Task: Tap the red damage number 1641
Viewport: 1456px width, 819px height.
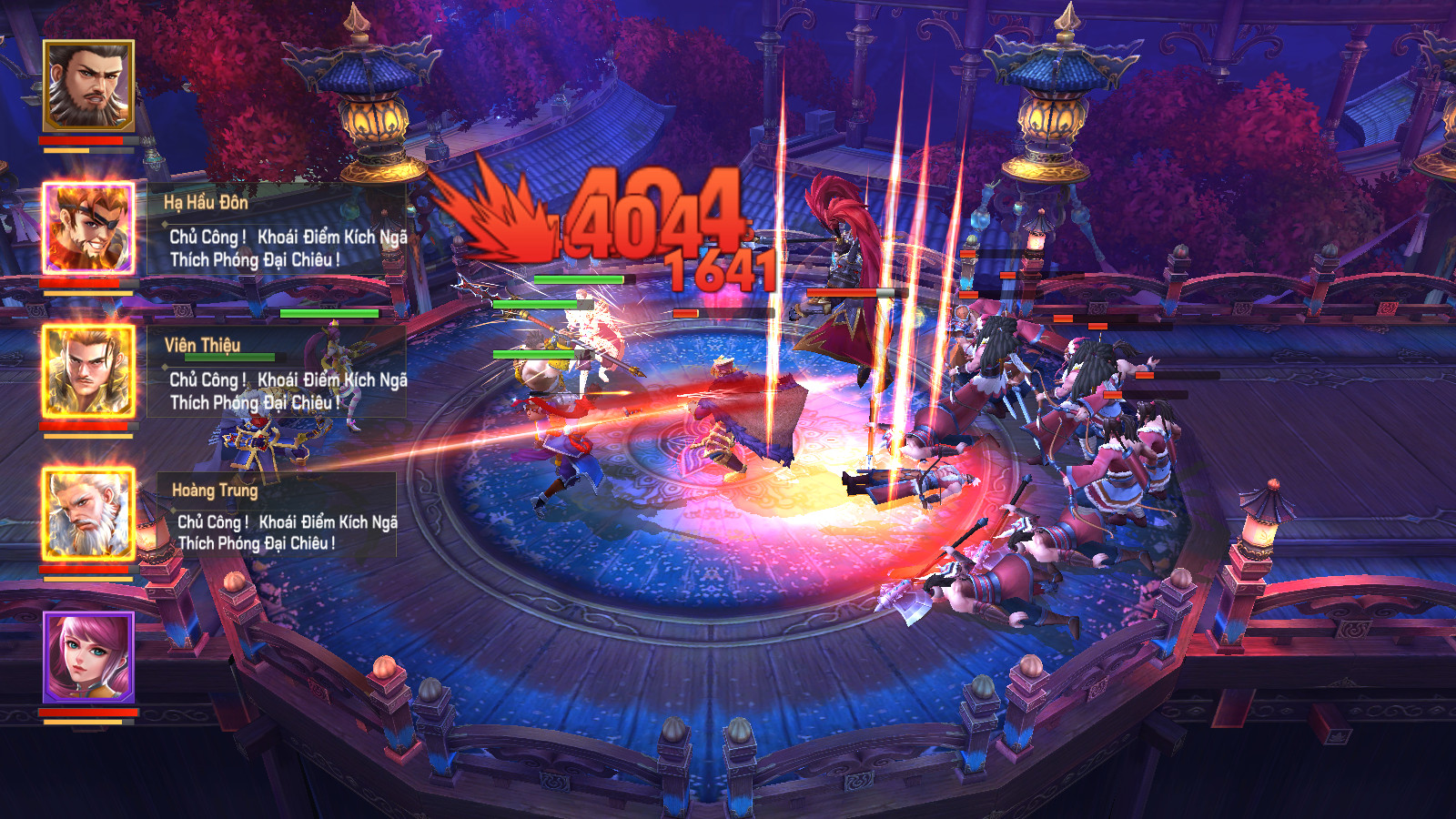Action: coord(719,270)
